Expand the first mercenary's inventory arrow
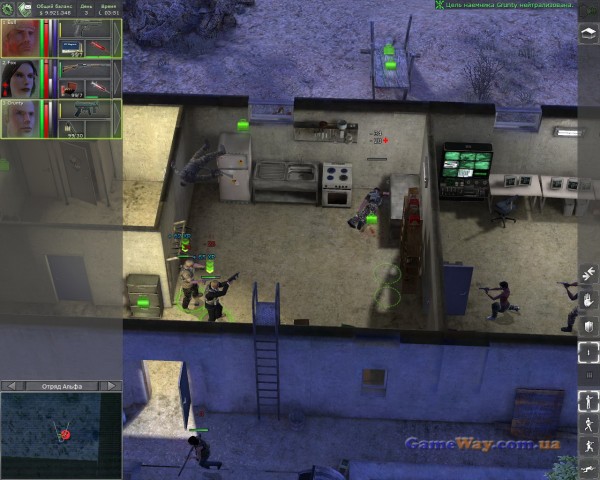The width and height of the screenshot is (600, 480). tap(118, 37)
